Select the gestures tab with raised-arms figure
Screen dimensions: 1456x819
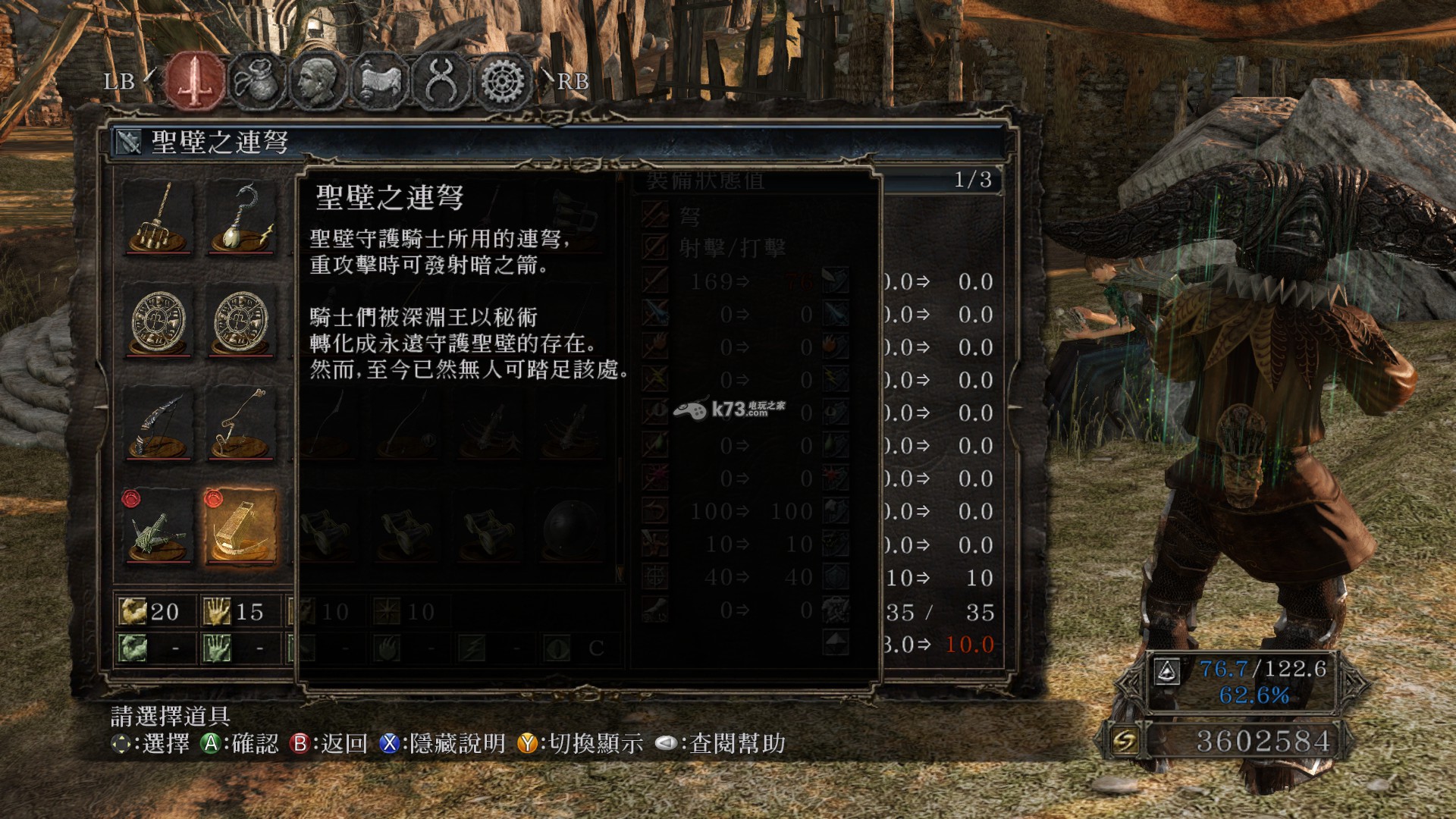point(441,80)
